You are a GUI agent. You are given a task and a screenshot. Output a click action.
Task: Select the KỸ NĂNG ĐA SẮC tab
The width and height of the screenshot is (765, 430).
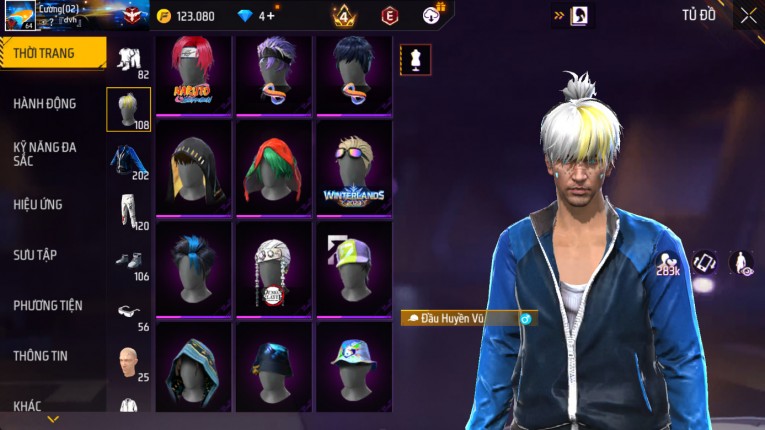(46, 153)
